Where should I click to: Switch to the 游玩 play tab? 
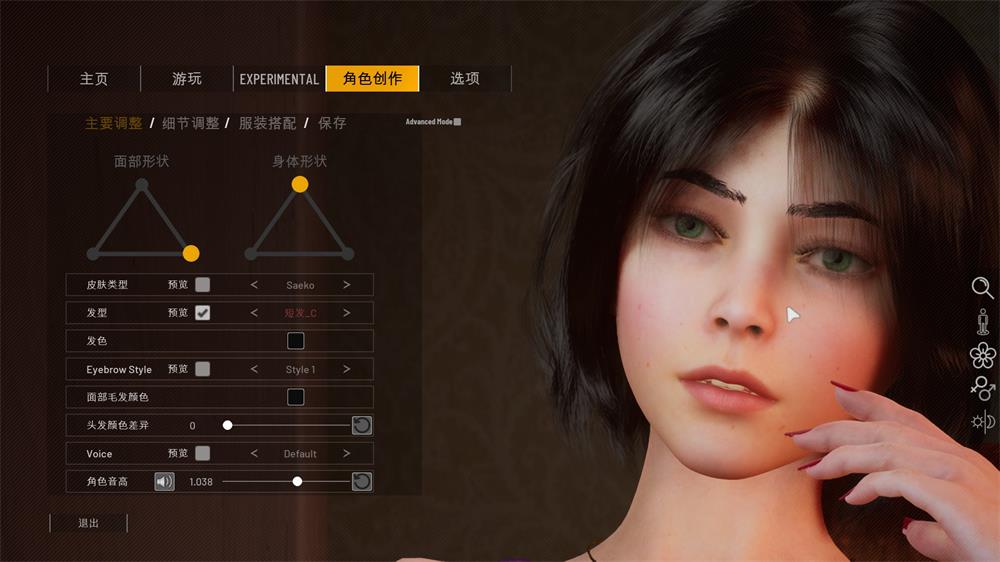pyautogui.click(x=187, y=79)
